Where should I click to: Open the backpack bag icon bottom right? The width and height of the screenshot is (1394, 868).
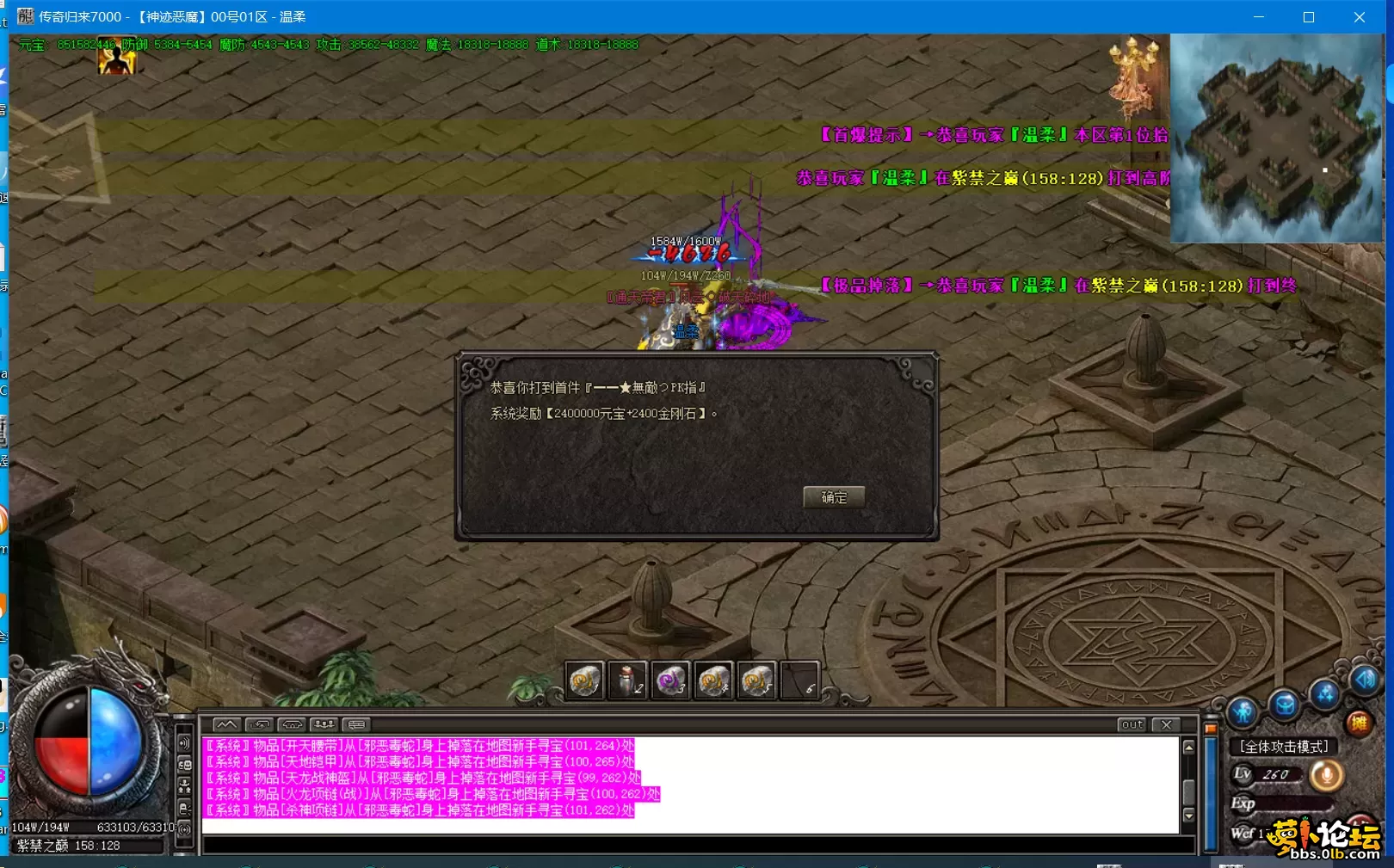[1286, 704]
